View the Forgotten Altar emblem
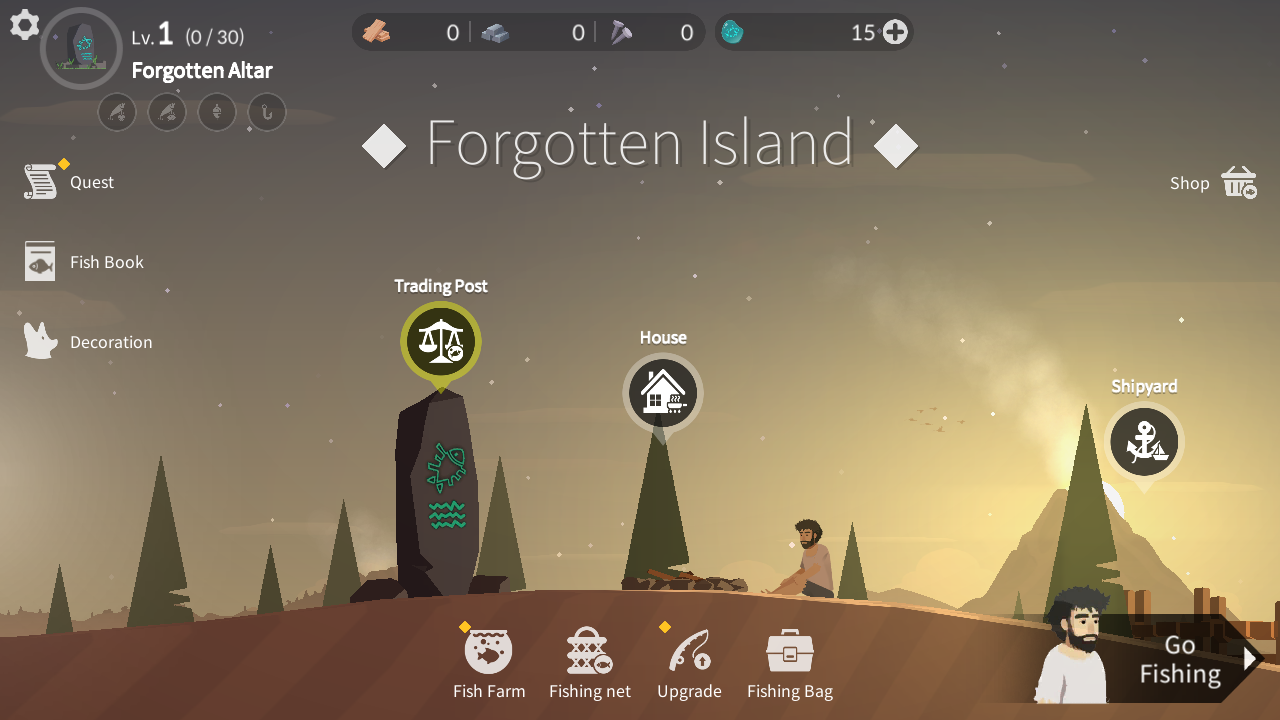 [x=81, y=47]
